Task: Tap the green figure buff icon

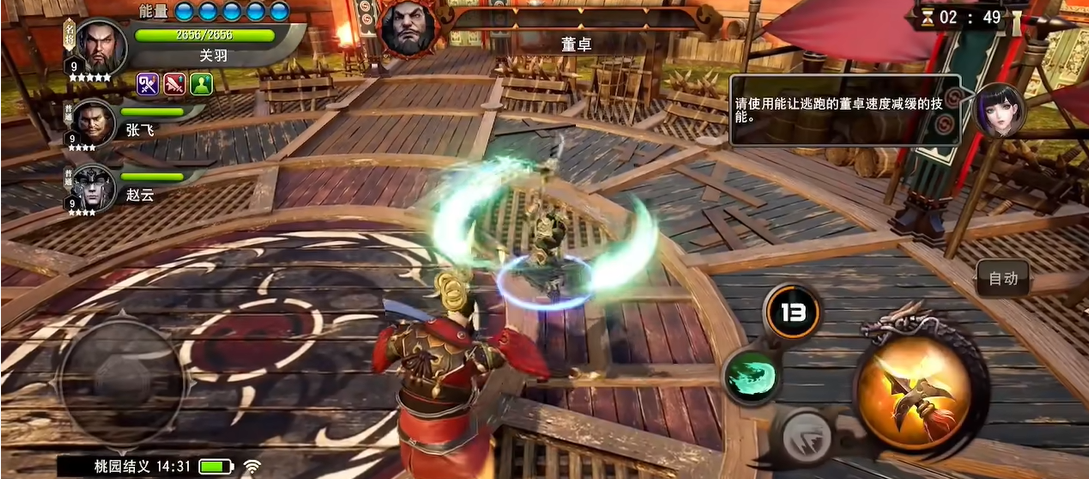Action: 202,85
